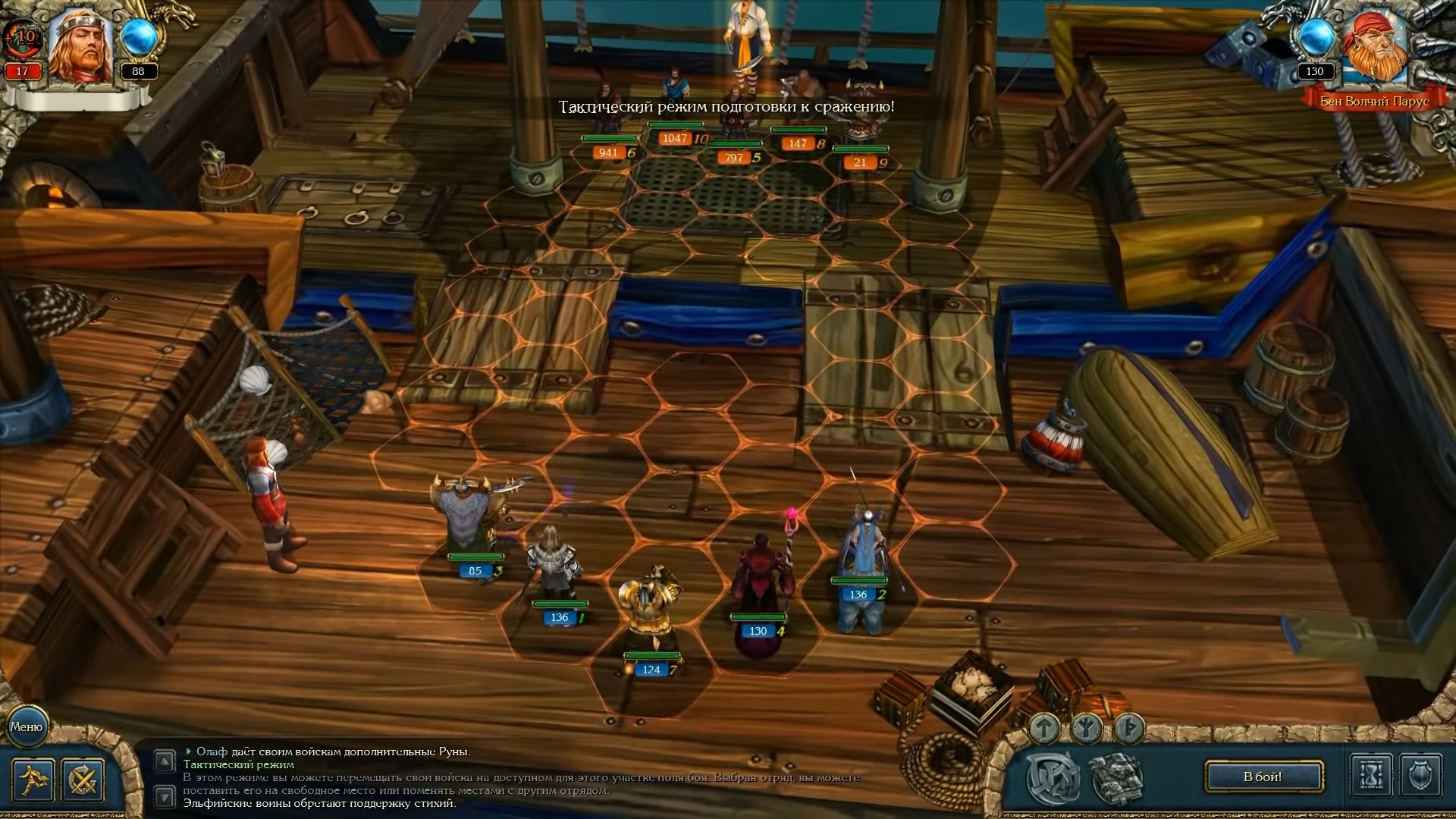The width and height of the screenshot is (1456, 819).
Task: Open the round "Меню" button
Action: [27, 726]
